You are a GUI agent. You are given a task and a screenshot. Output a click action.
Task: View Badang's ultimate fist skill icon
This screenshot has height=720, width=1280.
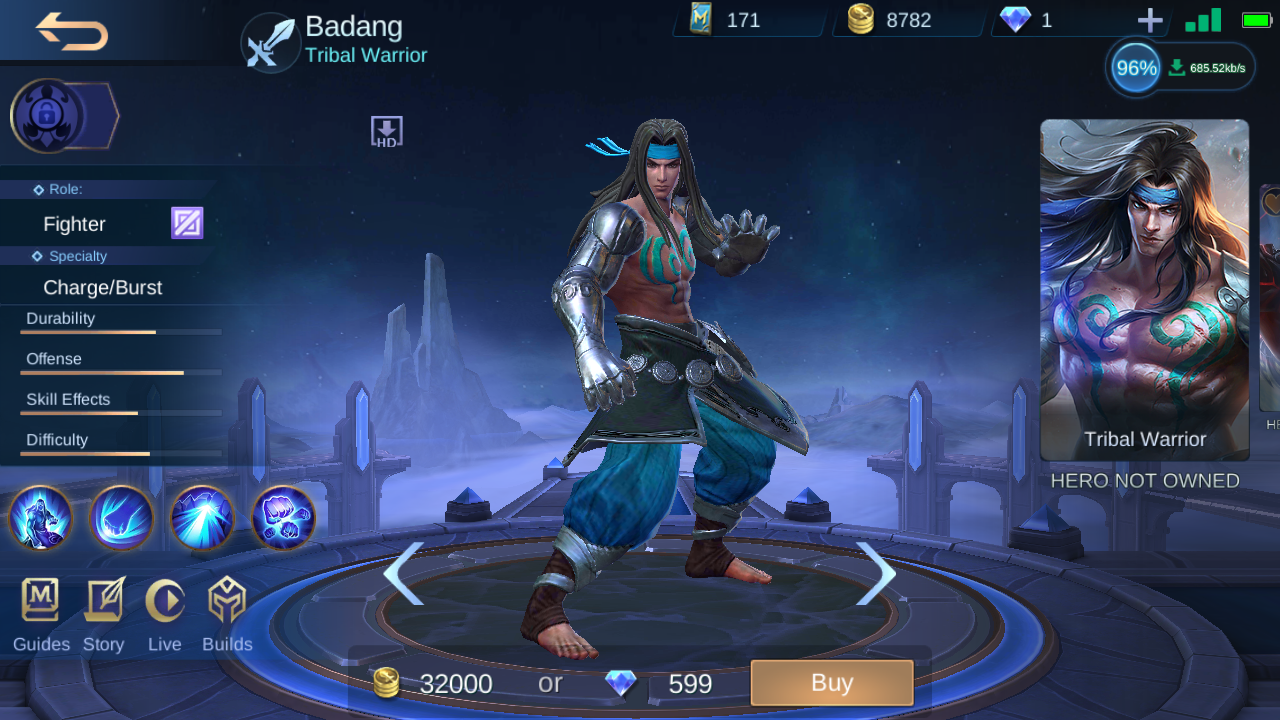pos(283,518)
